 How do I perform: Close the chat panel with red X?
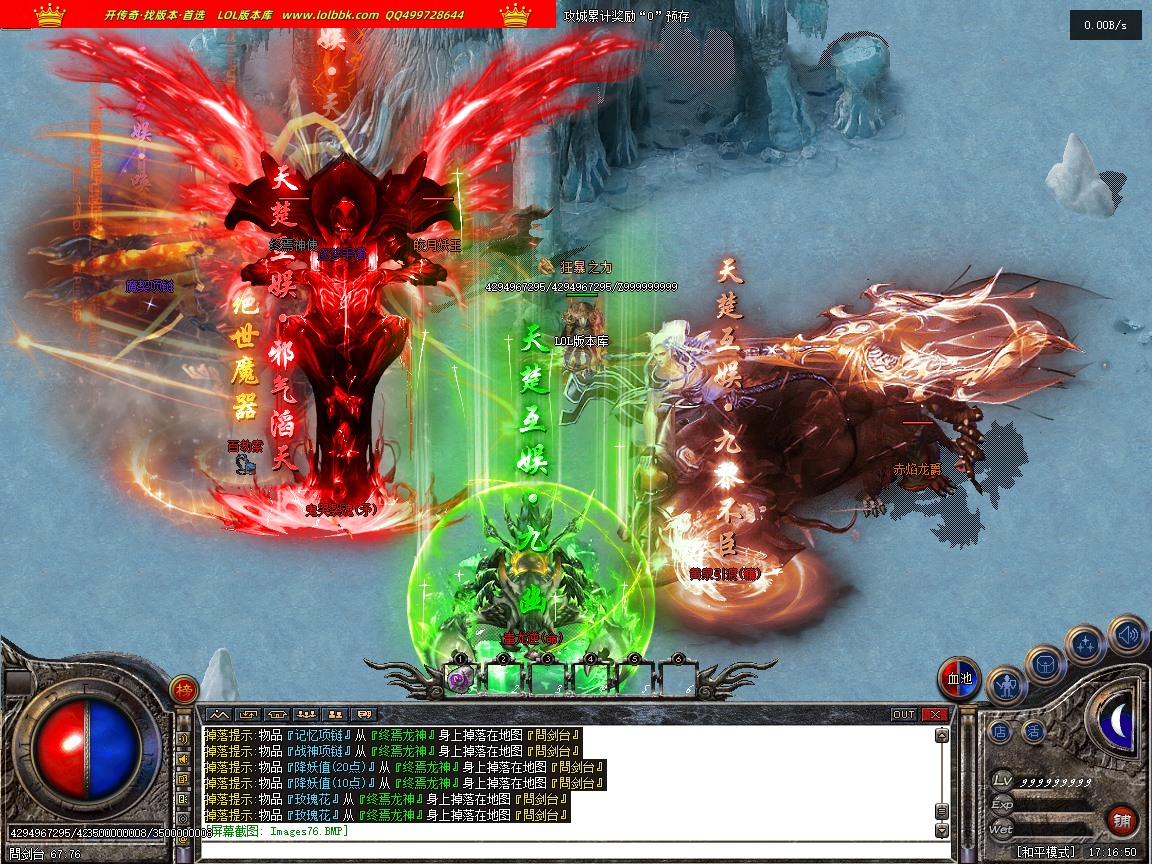(935, 714)
